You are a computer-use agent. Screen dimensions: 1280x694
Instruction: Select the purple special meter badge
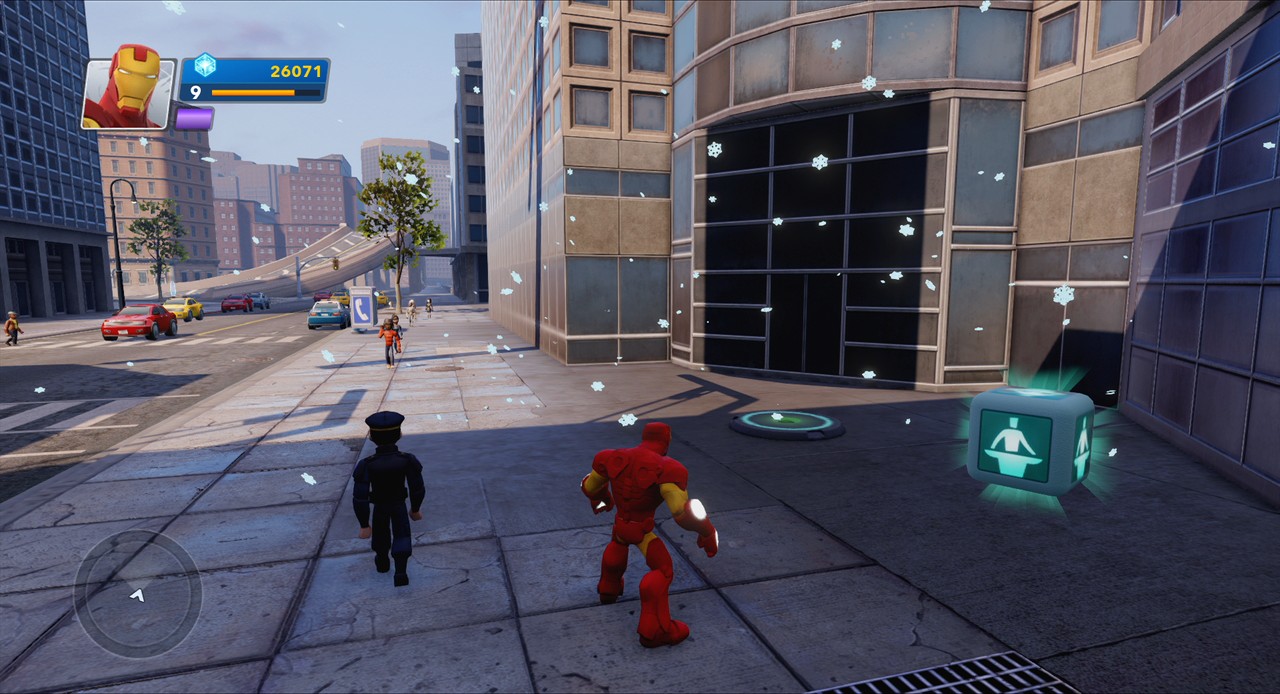(194, 118)
